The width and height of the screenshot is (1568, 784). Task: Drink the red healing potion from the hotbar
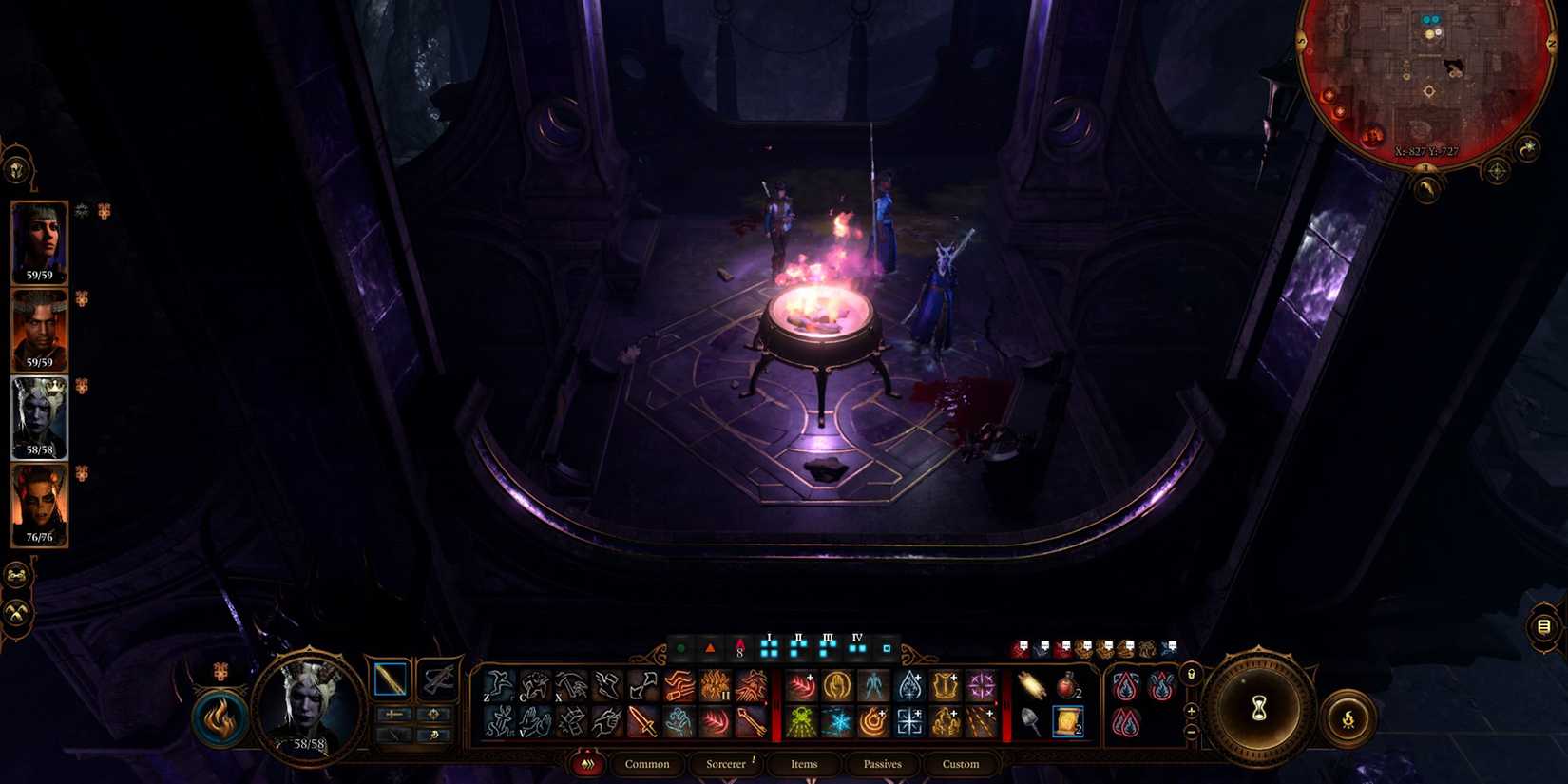(1067, 685)
